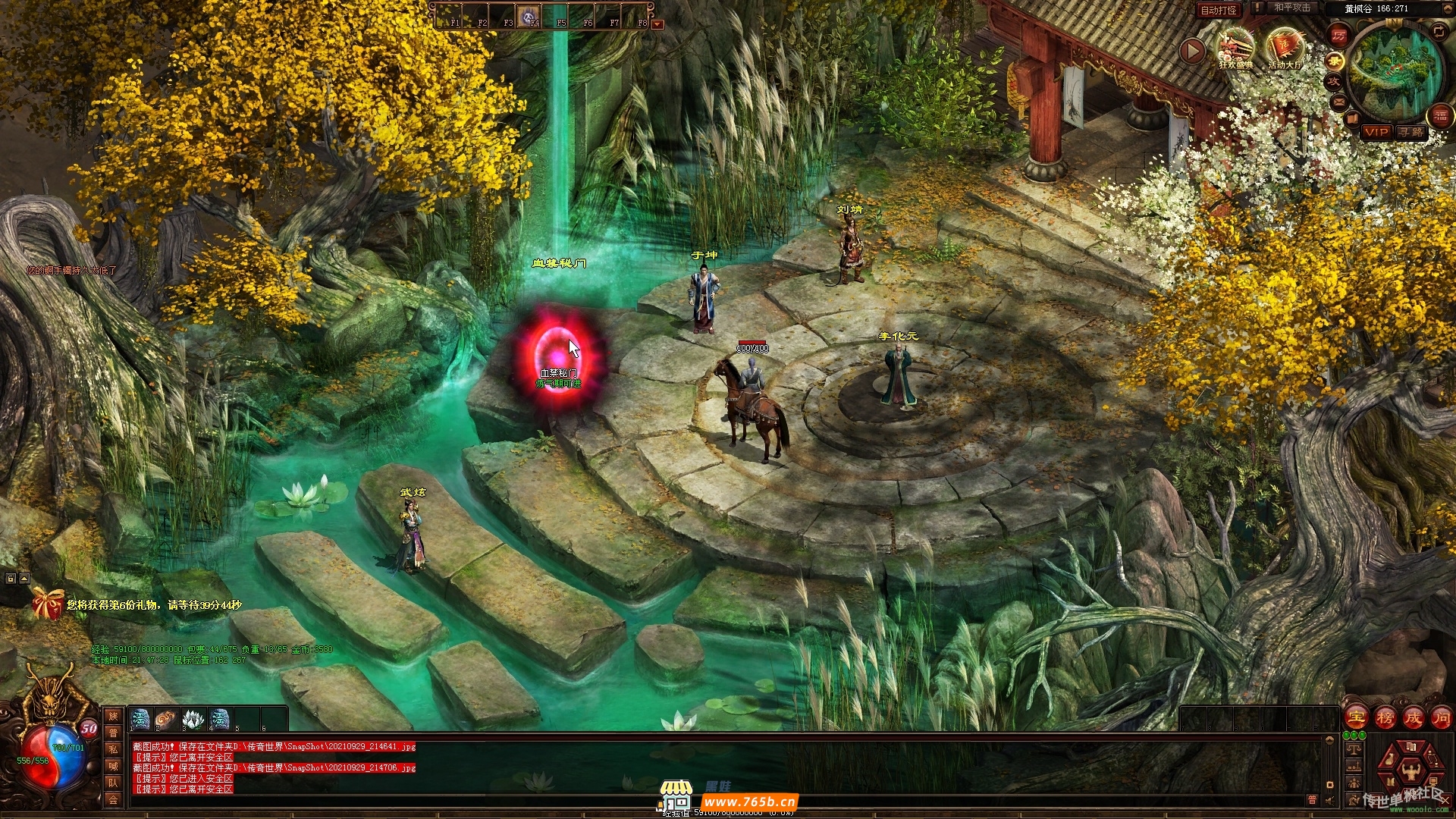The height and width of the screenshot is (819, 1456).
Task: Open the 宝 treasure shop button
Action: [1356, 717]
